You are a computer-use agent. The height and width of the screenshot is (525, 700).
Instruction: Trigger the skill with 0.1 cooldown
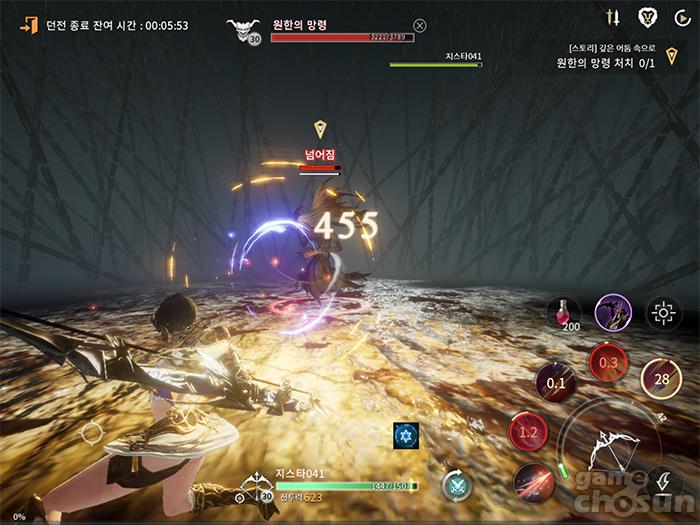pos(555,382)
